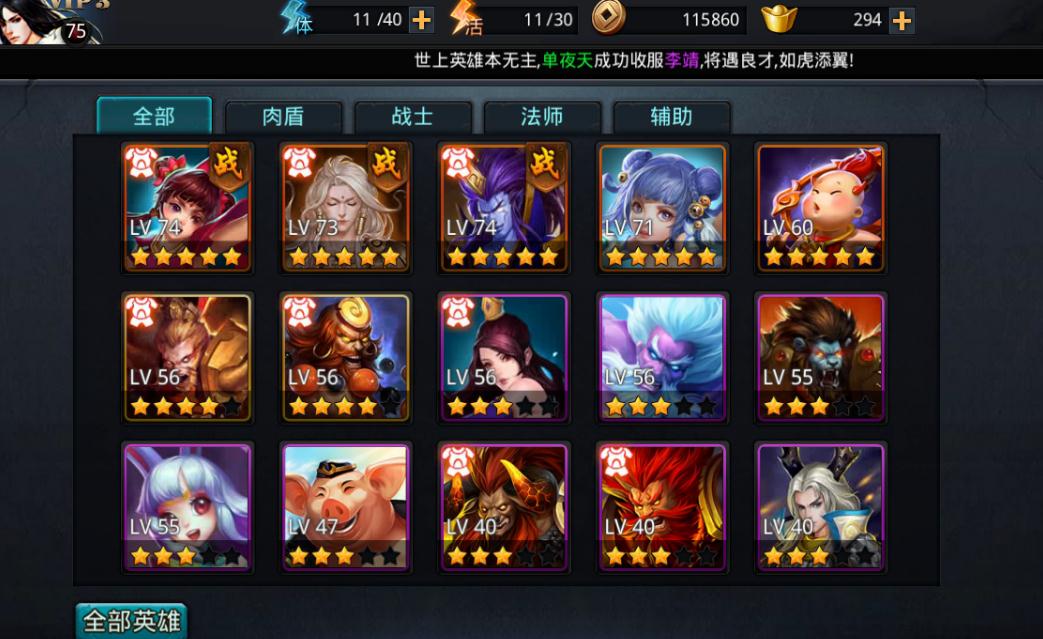Image resolution: width=1043 pixels, height=639 pixels.
Task: Open the 全部英雄 button
Action: click(x=131, y=621)
